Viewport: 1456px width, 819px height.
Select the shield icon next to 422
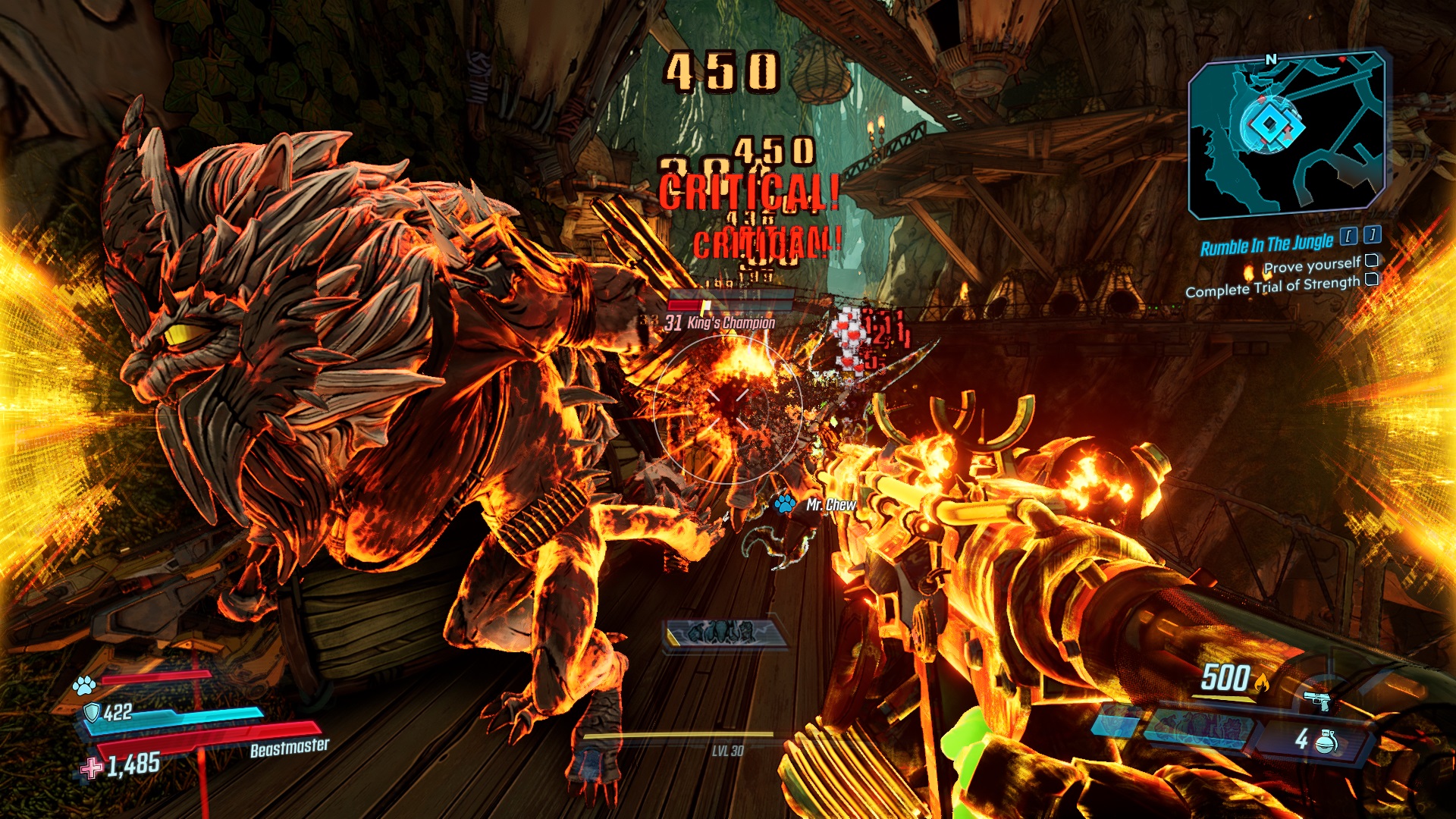[93, 712]
